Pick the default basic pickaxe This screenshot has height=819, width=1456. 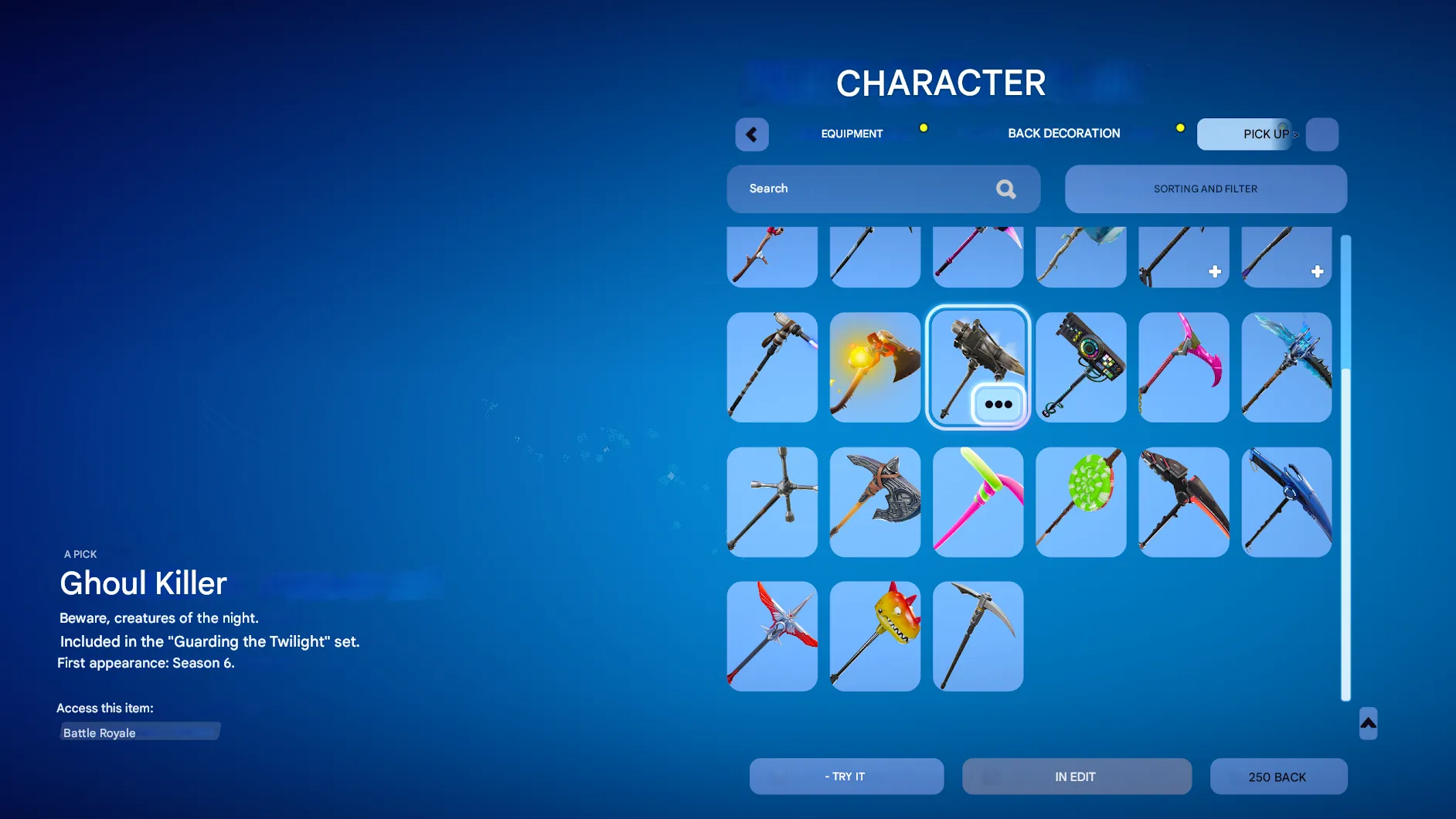[977, 635]
